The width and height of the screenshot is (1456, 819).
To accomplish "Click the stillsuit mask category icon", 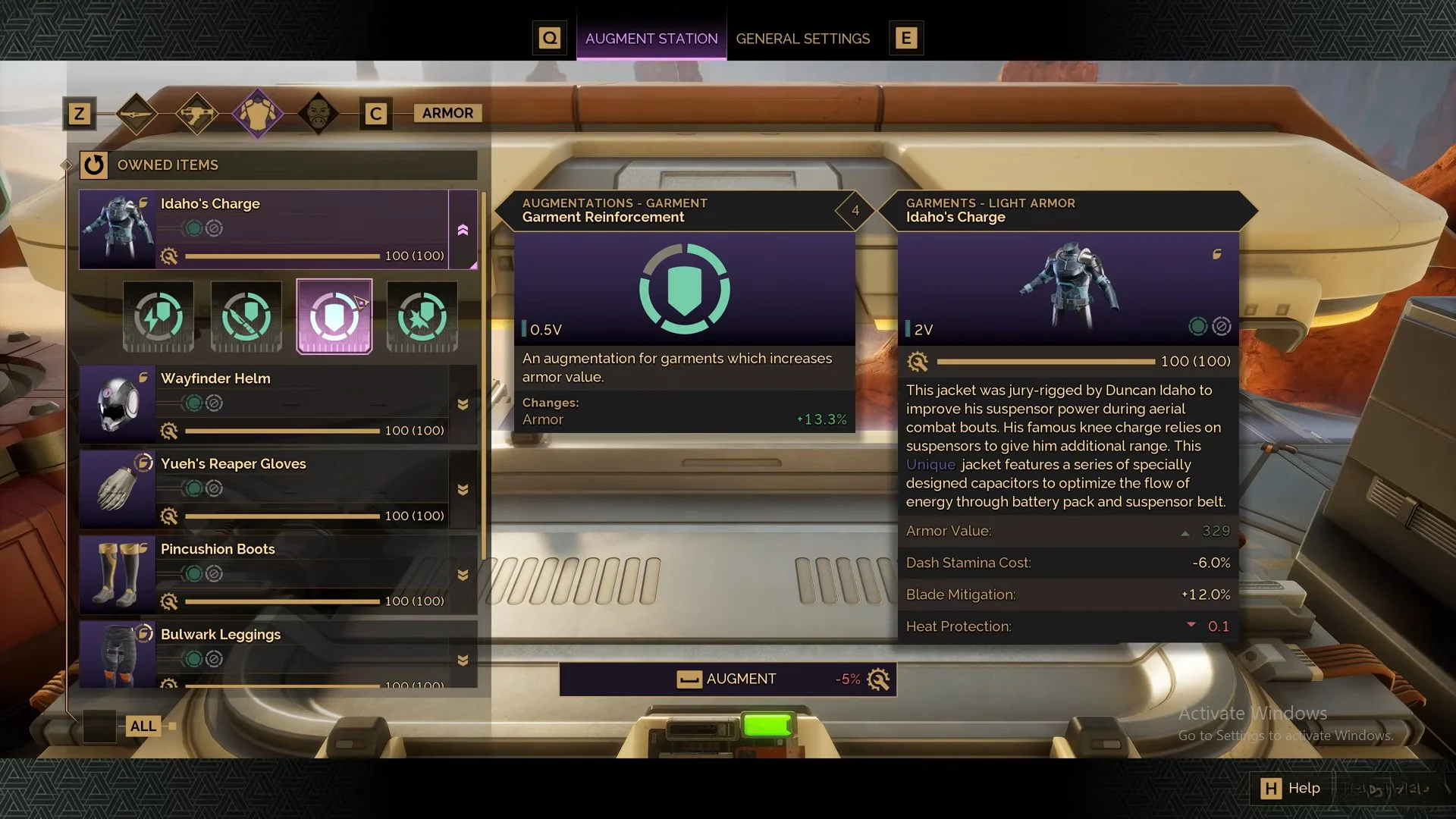I will [x=319, y=113].
